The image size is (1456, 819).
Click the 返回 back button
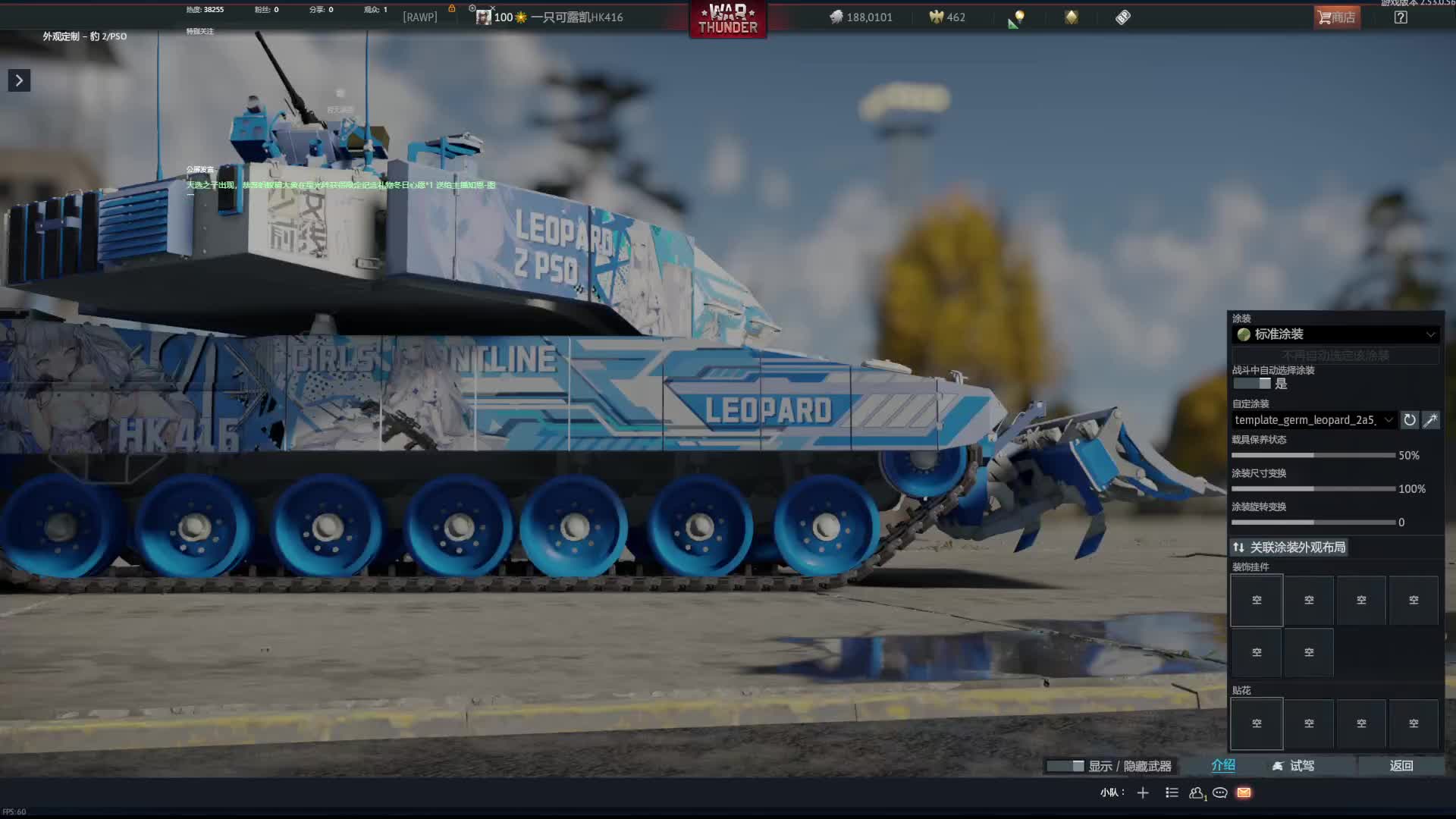click(1401, 766)
